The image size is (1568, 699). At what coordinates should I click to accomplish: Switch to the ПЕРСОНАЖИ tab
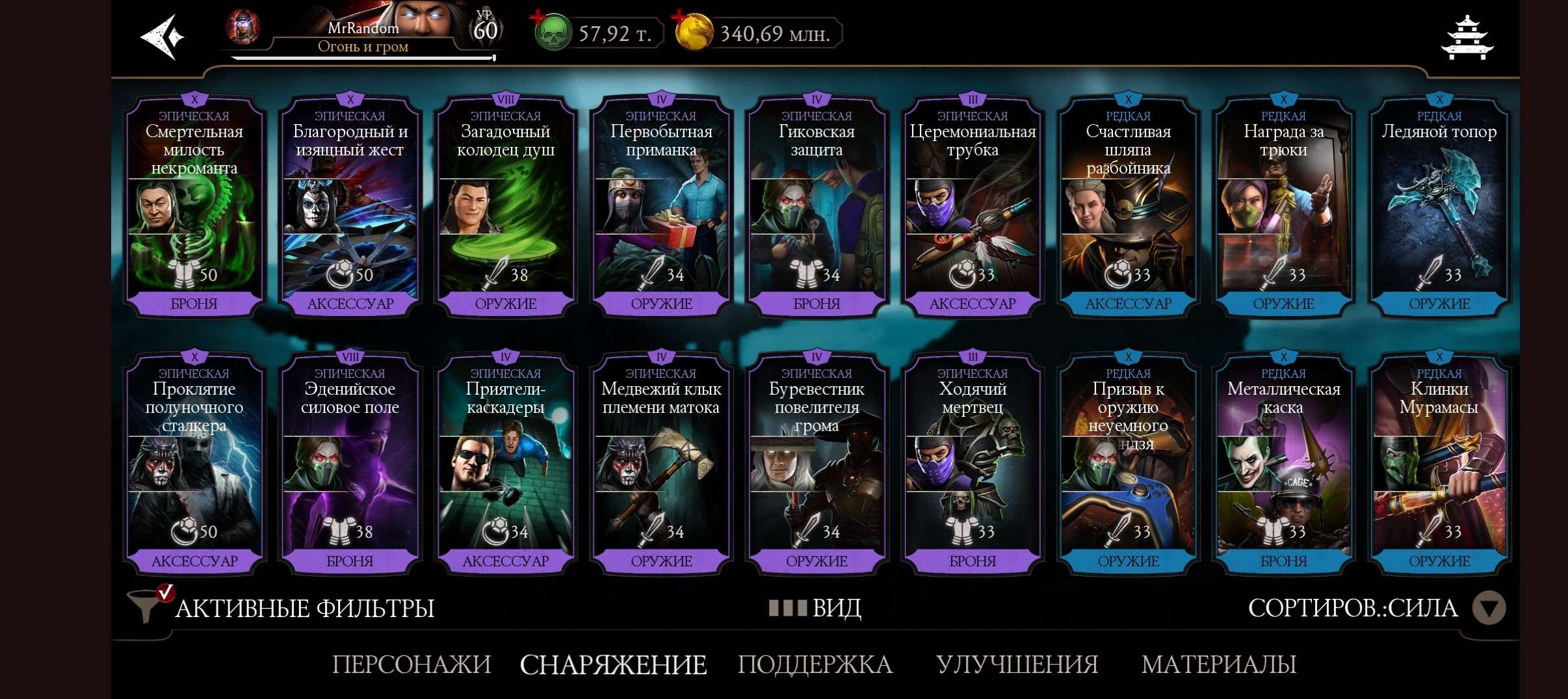click(x=412, y=665)
